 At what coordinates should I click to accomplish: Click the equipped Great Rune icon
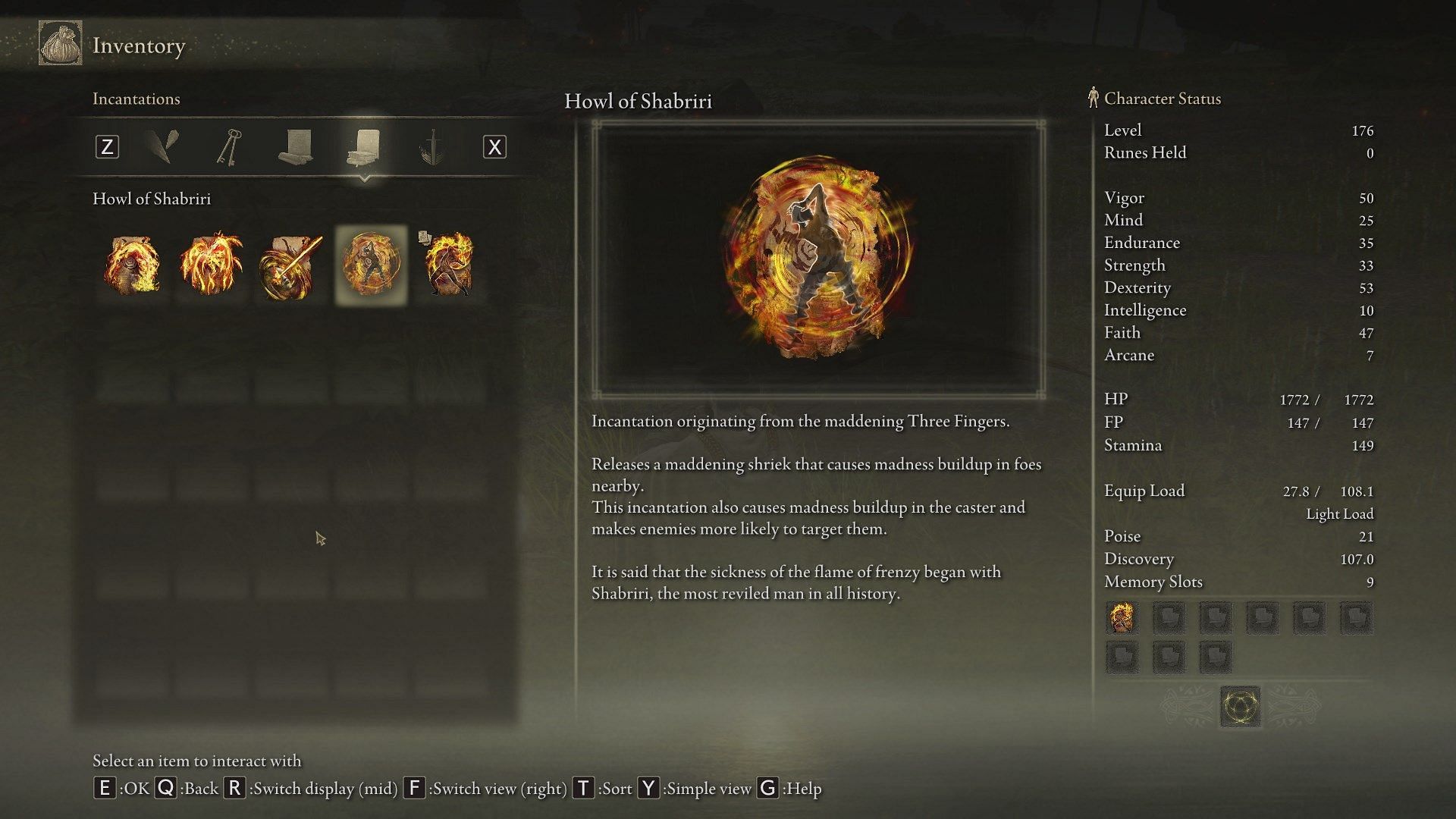click(x=1240, y=707)
